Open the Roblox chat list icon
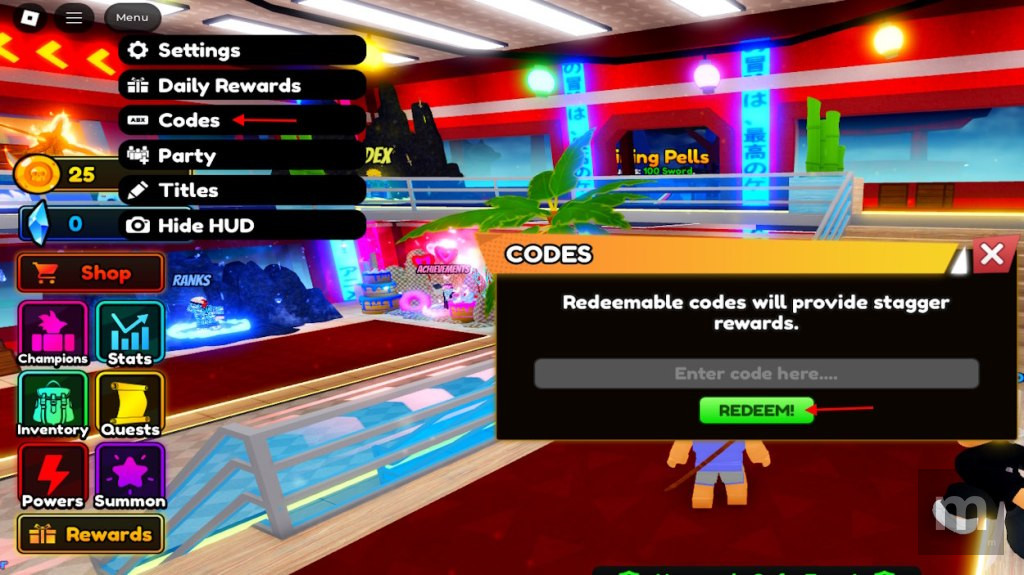Screen dimensions: 1024x575 click(74, 18)
